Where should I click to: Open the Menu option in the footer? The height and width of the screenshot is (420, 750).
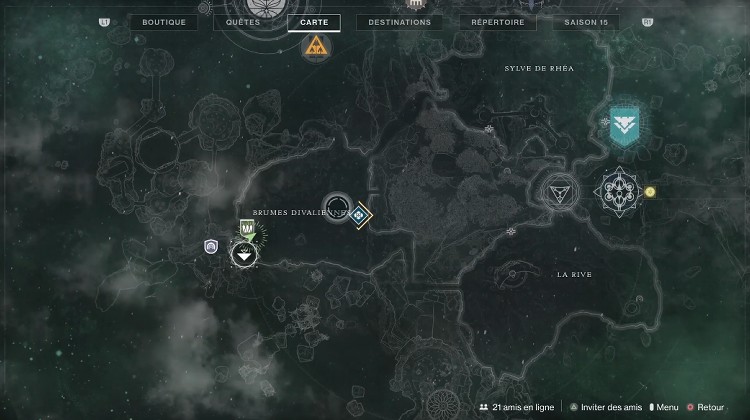tap(666, 407)
